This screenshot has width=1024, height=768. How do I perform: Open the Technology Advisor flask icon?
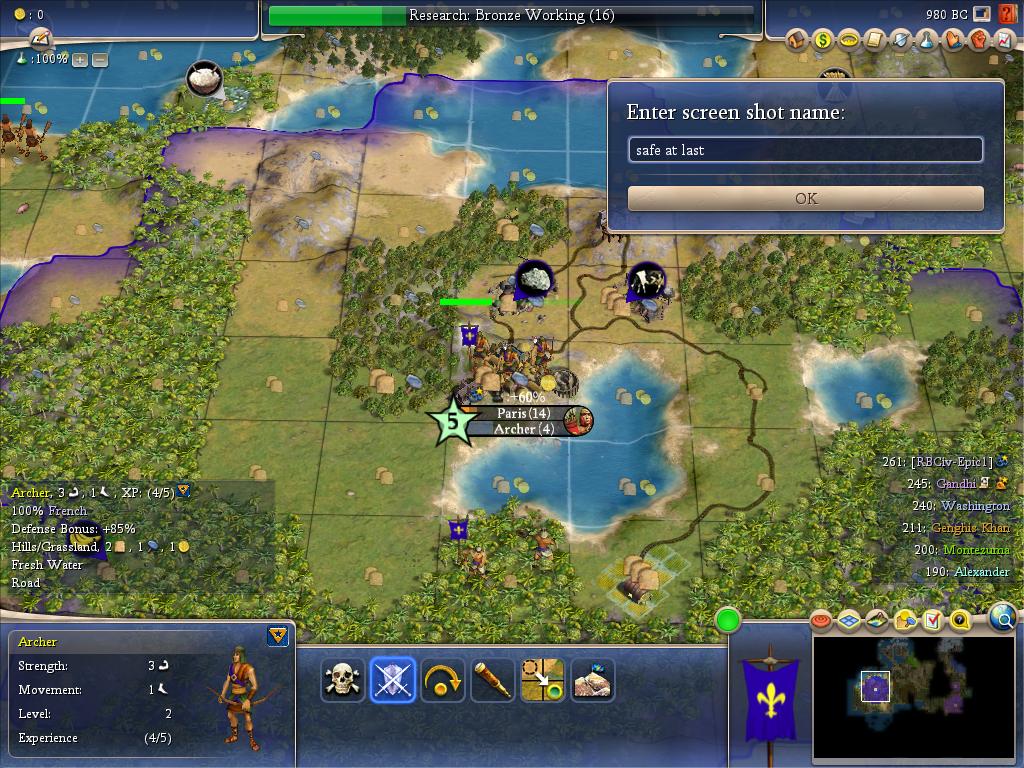coord(927,40)
